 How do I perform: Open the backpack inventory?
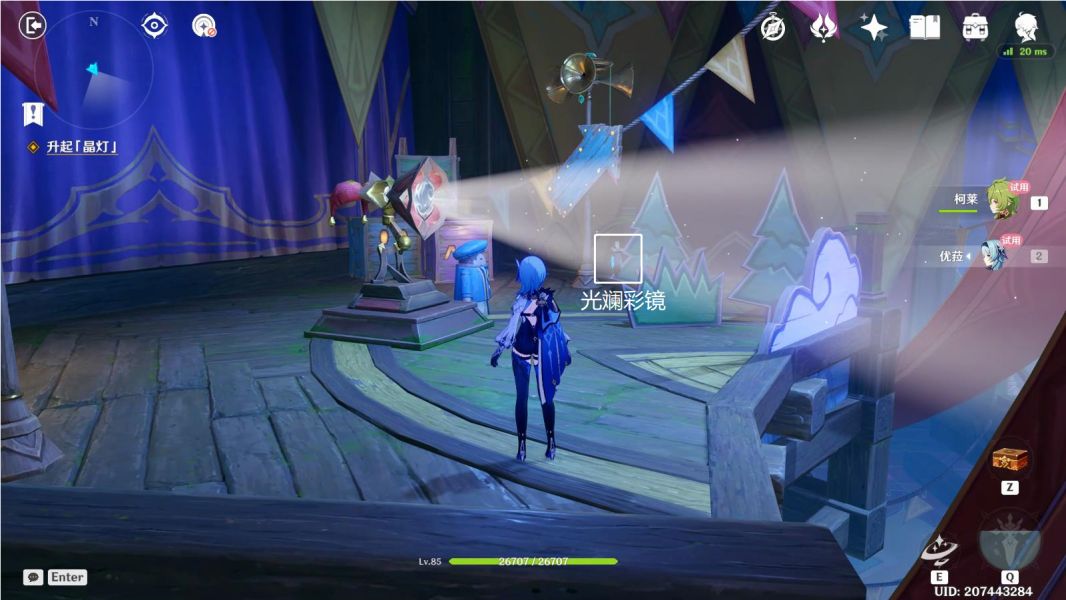pos(975,27)
